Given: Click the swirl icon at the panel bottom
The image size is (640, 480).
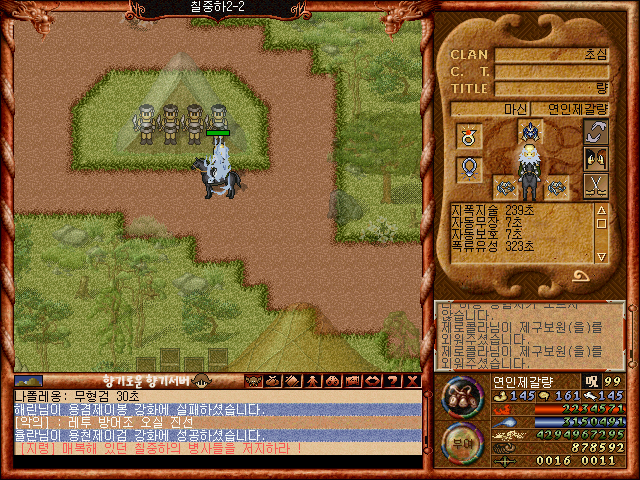Looking at the screenshot, I should [579, 276].
